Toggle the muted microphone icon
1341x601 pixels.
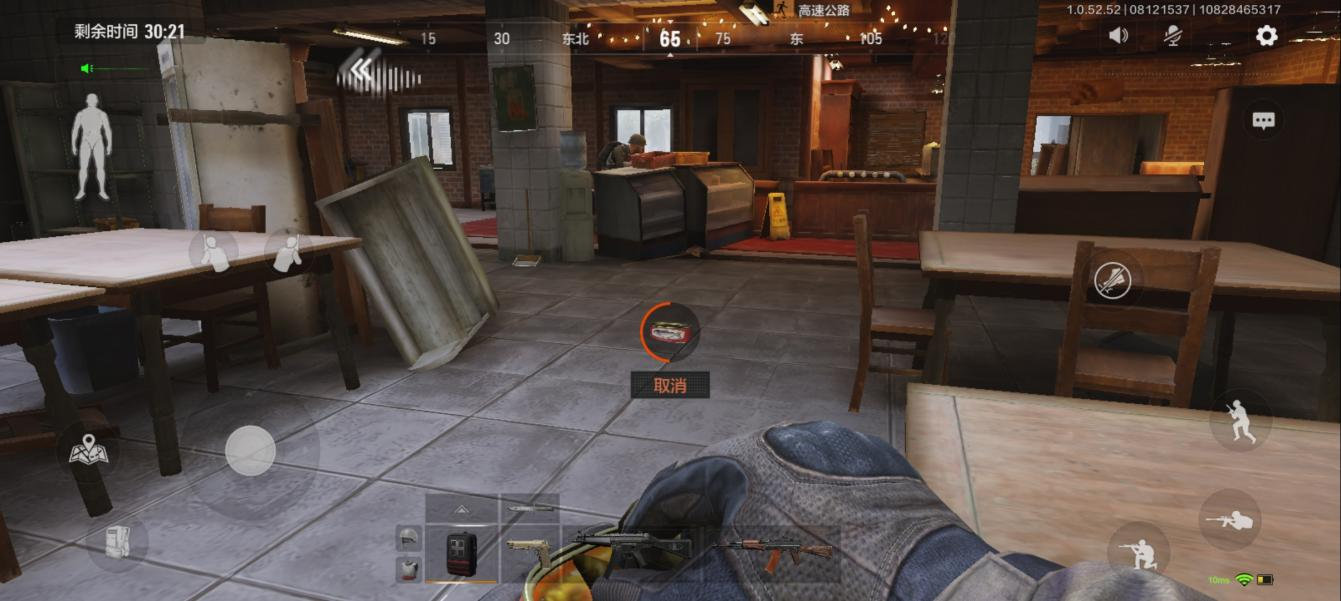click(1173, 36)
